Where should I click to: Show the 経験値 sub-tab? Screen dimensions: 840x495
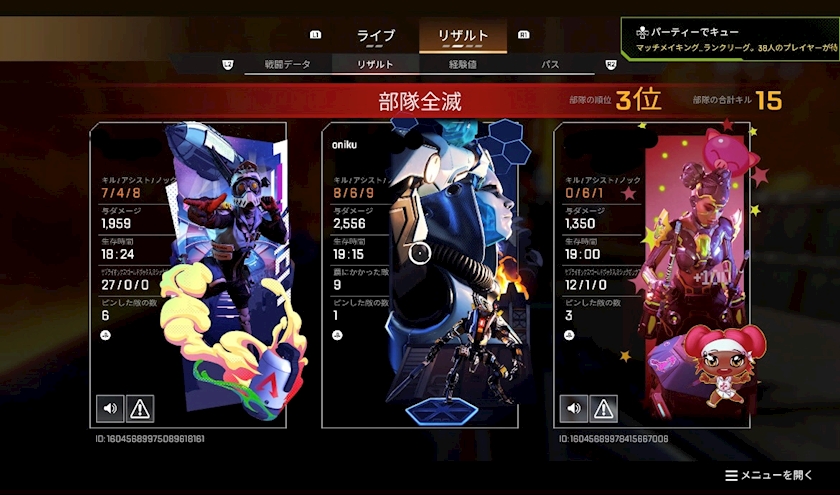[x=468, y=65]
